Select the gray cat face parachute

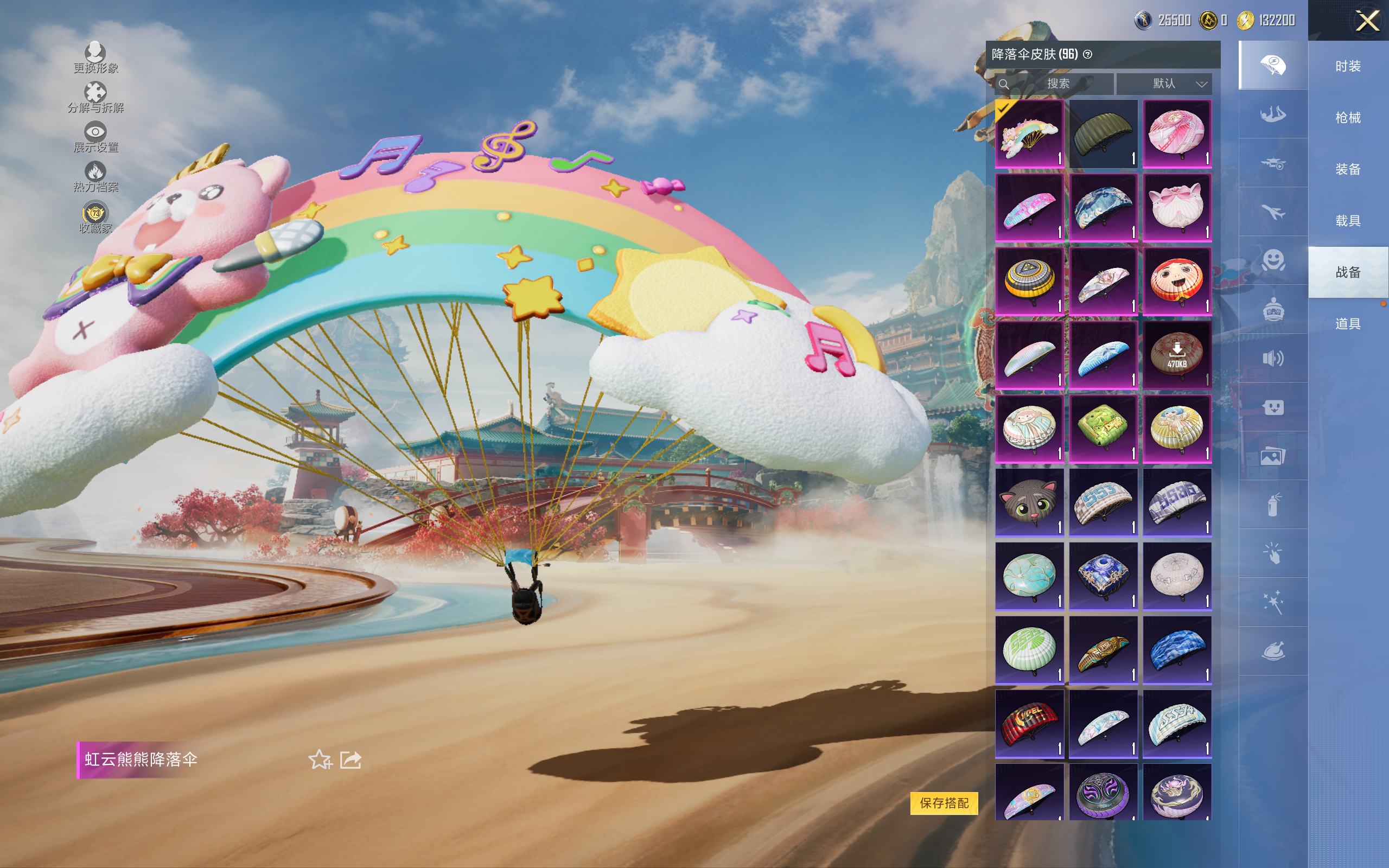[x=1029, y=502]
